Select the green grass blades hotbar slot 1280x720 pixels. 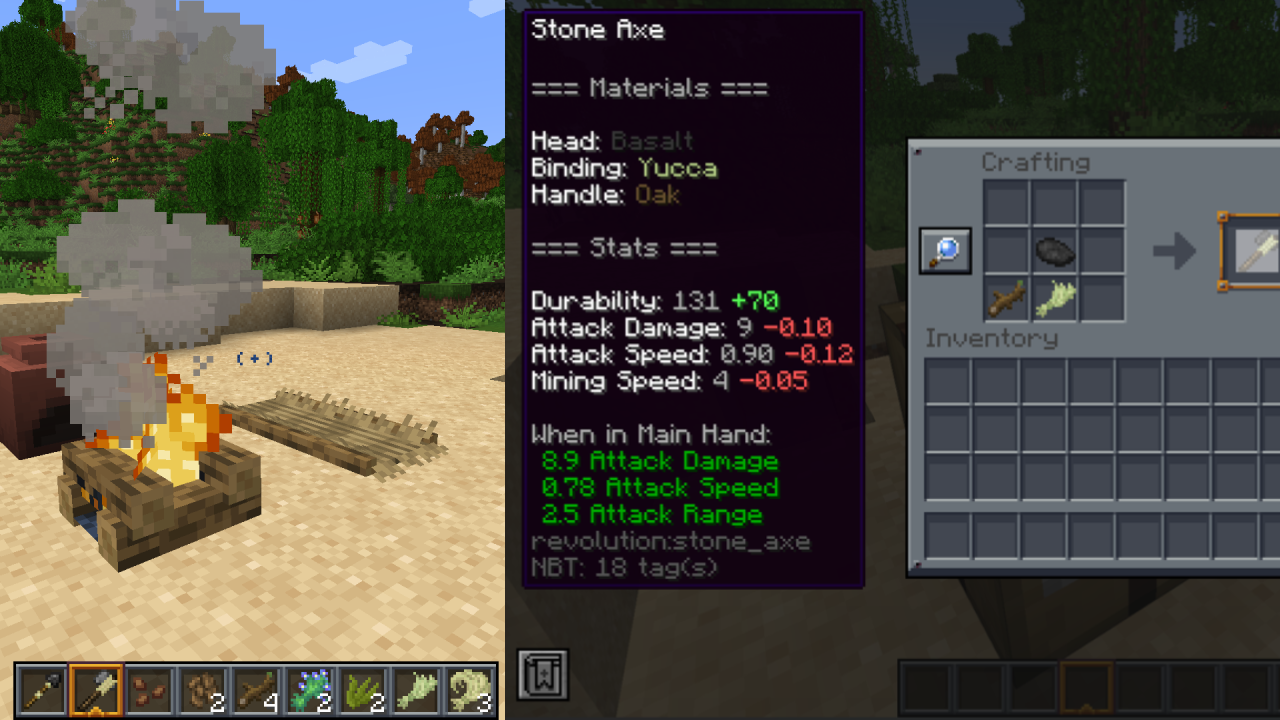tap(365, 689)
